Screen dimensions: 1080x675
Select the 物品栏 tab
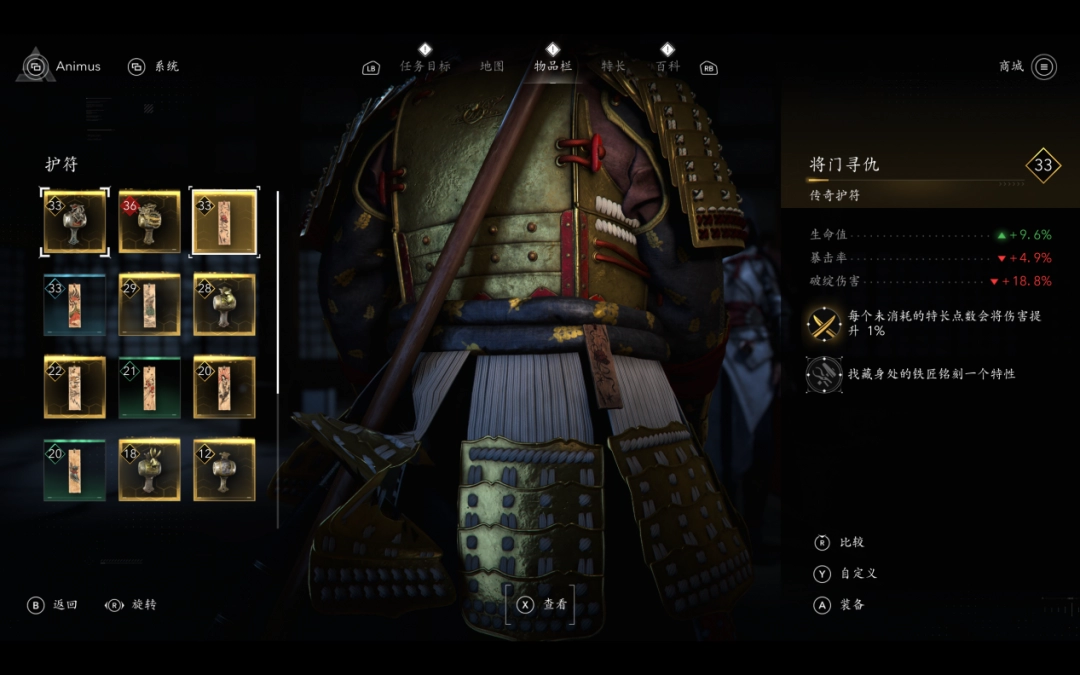point(553,66)
